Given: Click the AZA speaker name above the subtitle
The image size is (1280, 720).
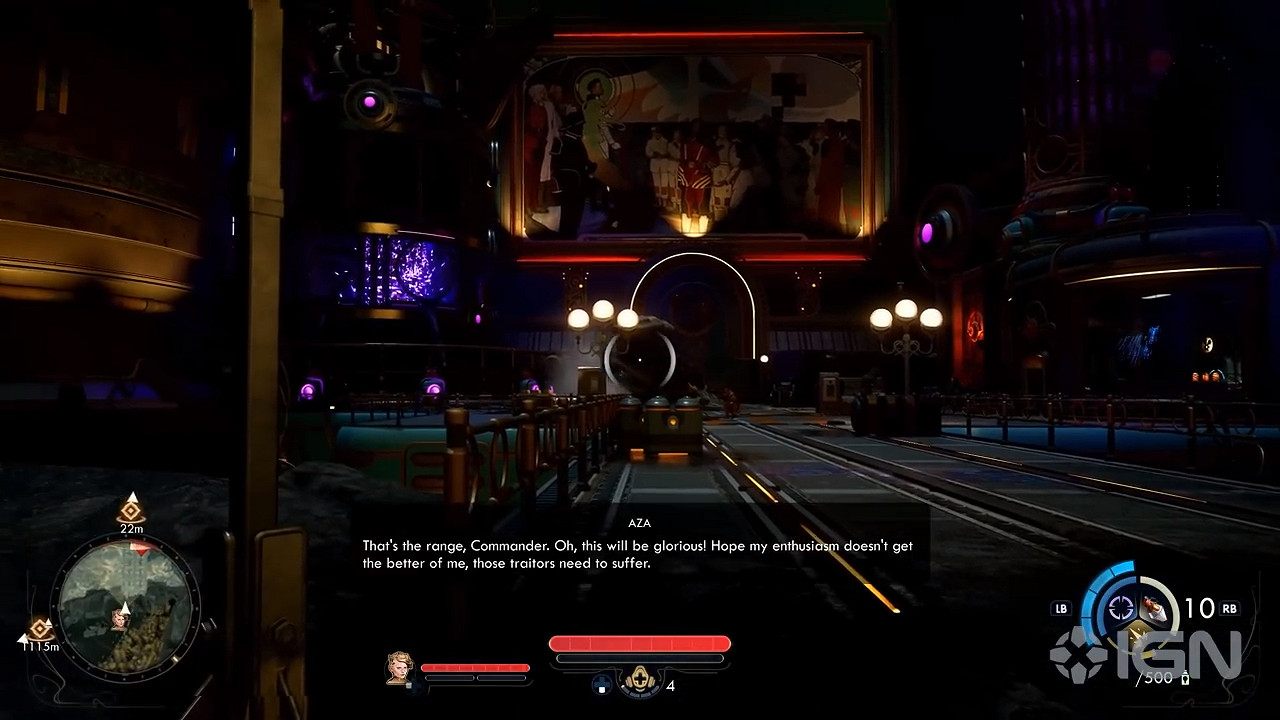Looking at the screenshot, I should point(640,523).
